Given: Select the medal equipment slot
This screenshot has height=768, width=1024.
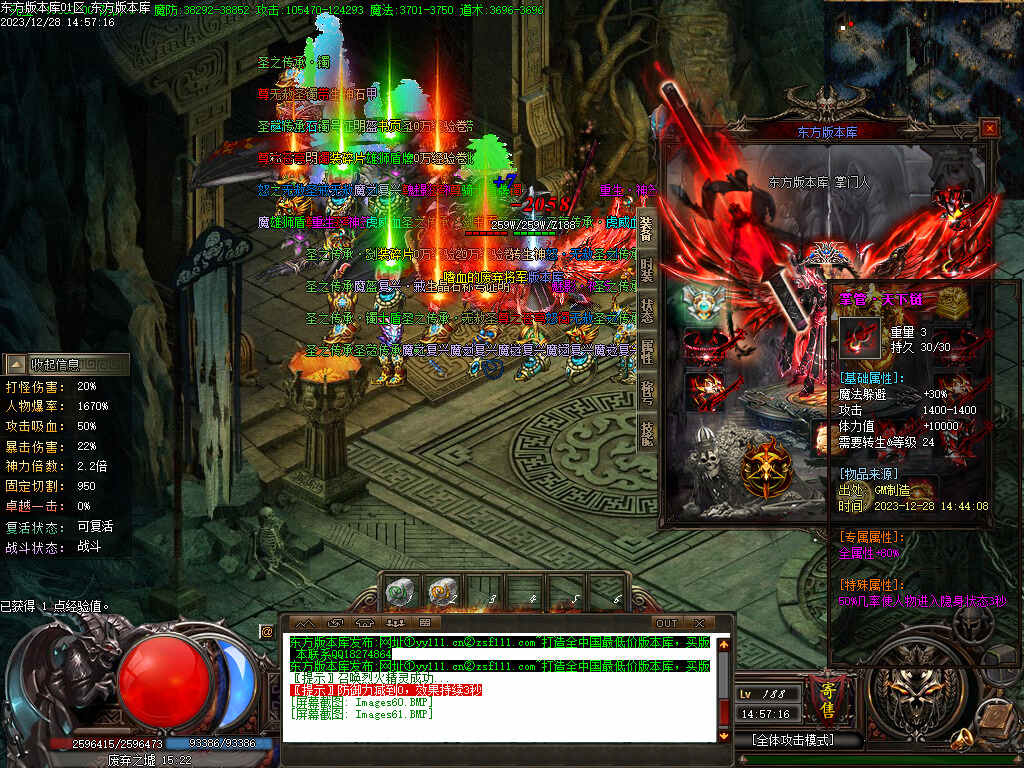Looking at the screenshot, I should [x=703, y=302].
